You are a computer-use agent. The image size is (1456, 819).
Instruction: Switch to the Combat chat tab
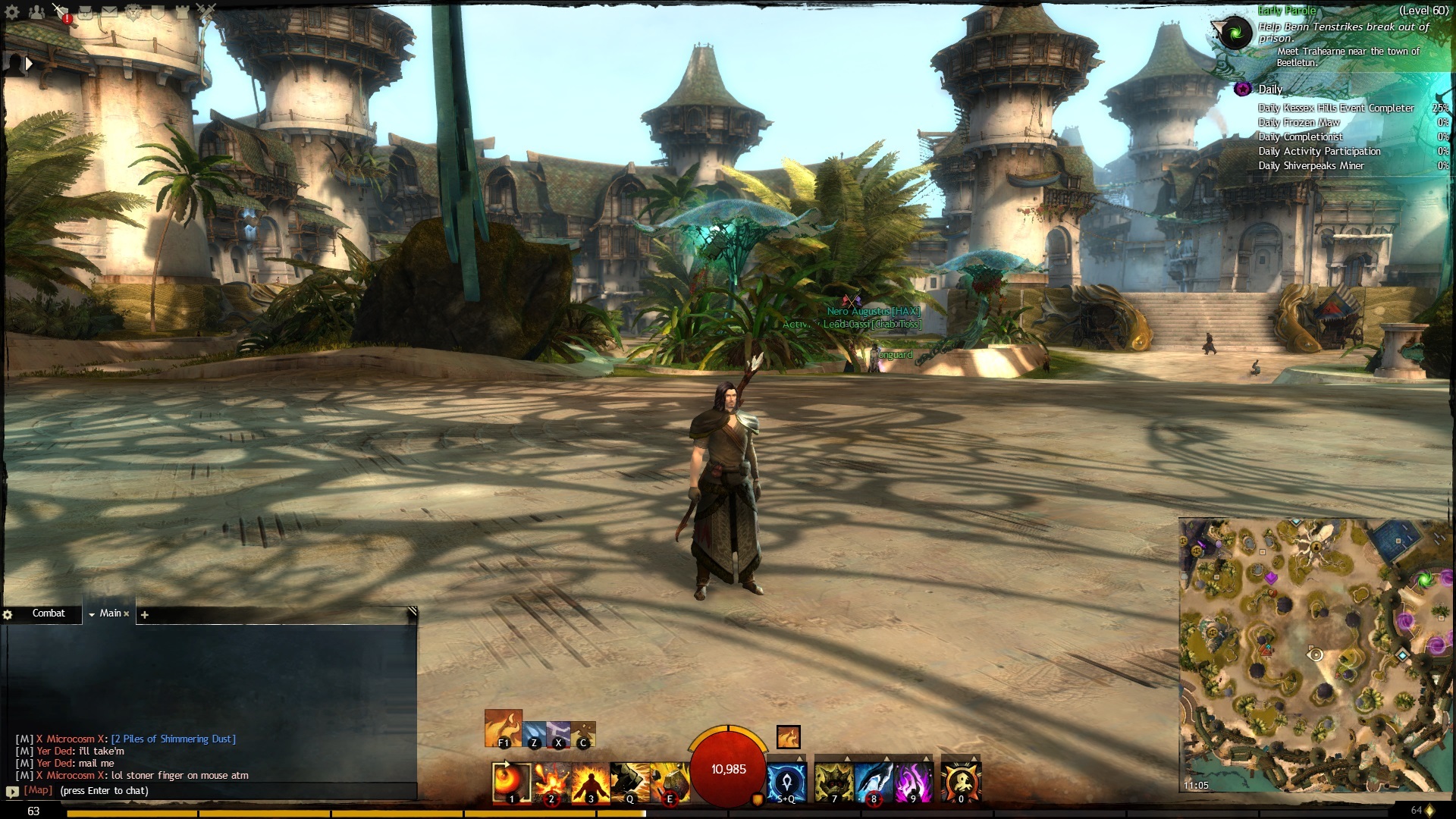[x=49, y=613]
